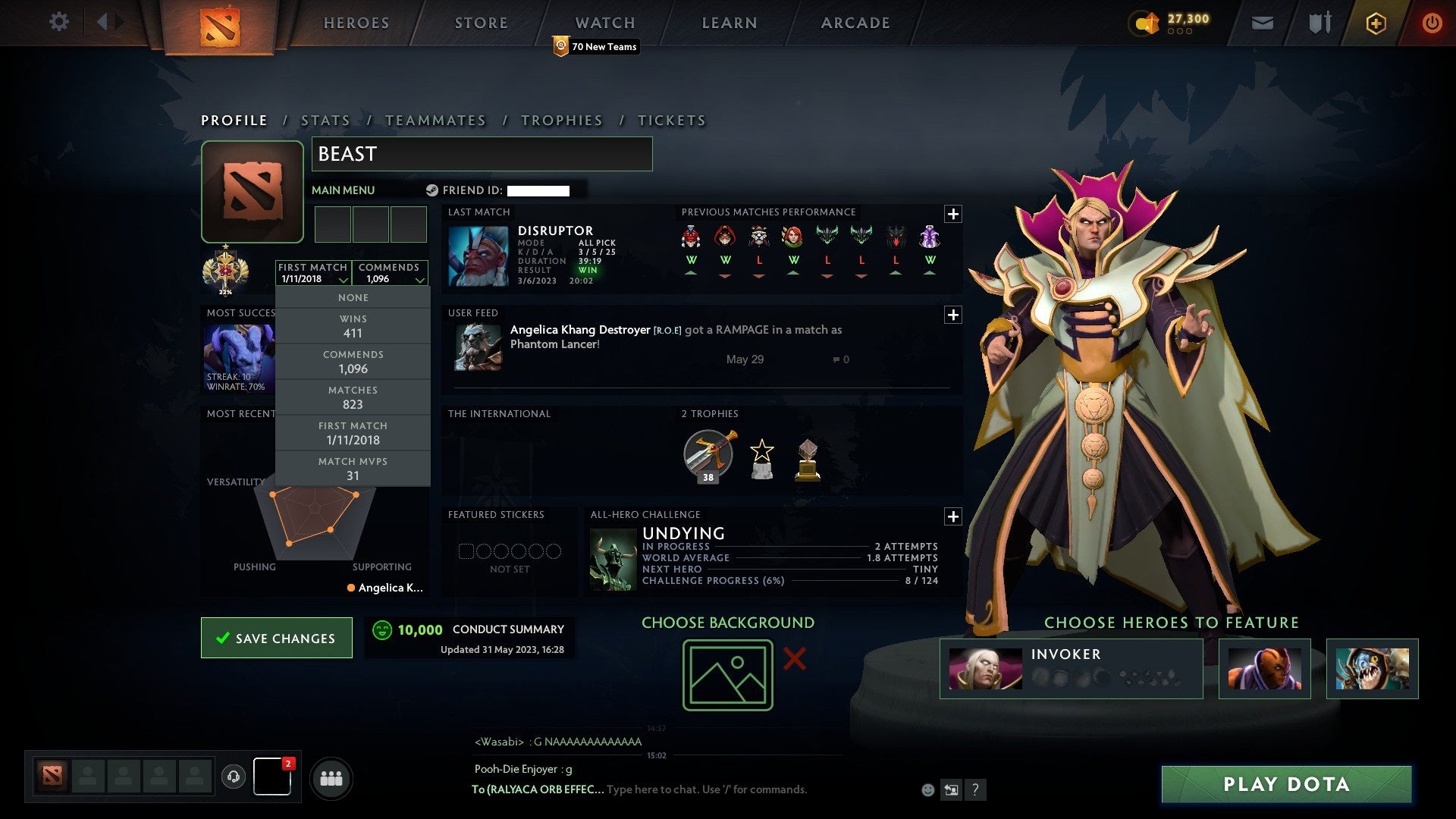Open the Commends dropdown
Screen dimensions: 1456x819
click(390, 273)
